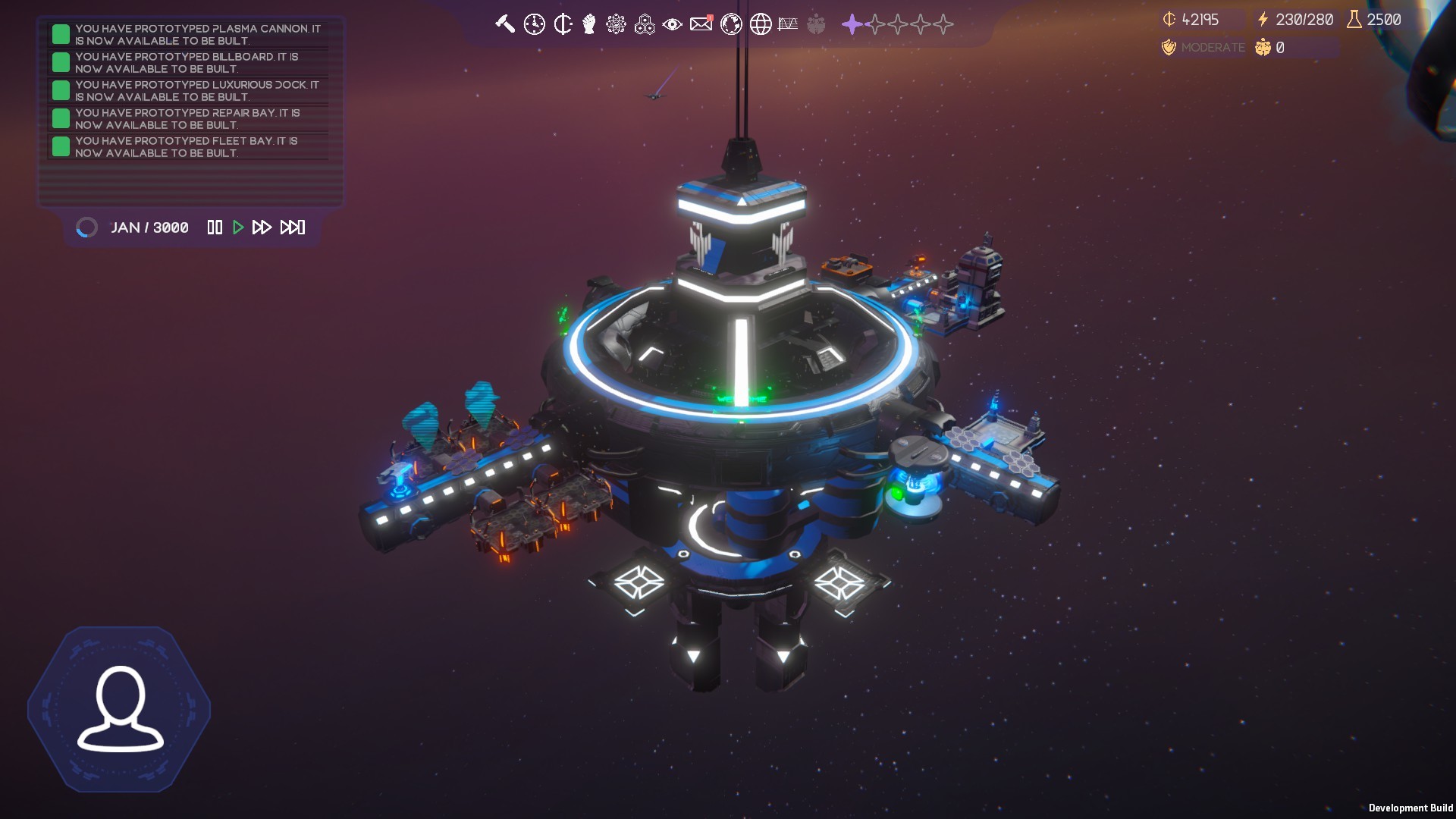Open the atom research icon
The height and width of the screenshot is (819, 1456).
pyautogui.click(x=616, y=24)
